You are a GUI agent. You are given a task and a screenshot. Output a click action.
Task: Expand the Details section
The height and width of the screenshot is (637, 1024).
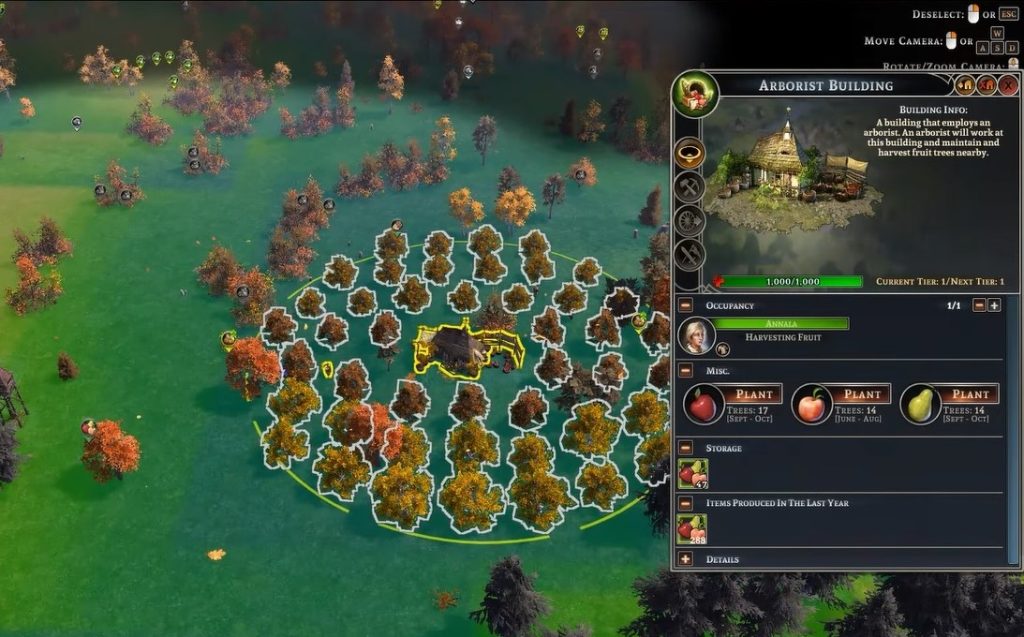pos(686,559)
